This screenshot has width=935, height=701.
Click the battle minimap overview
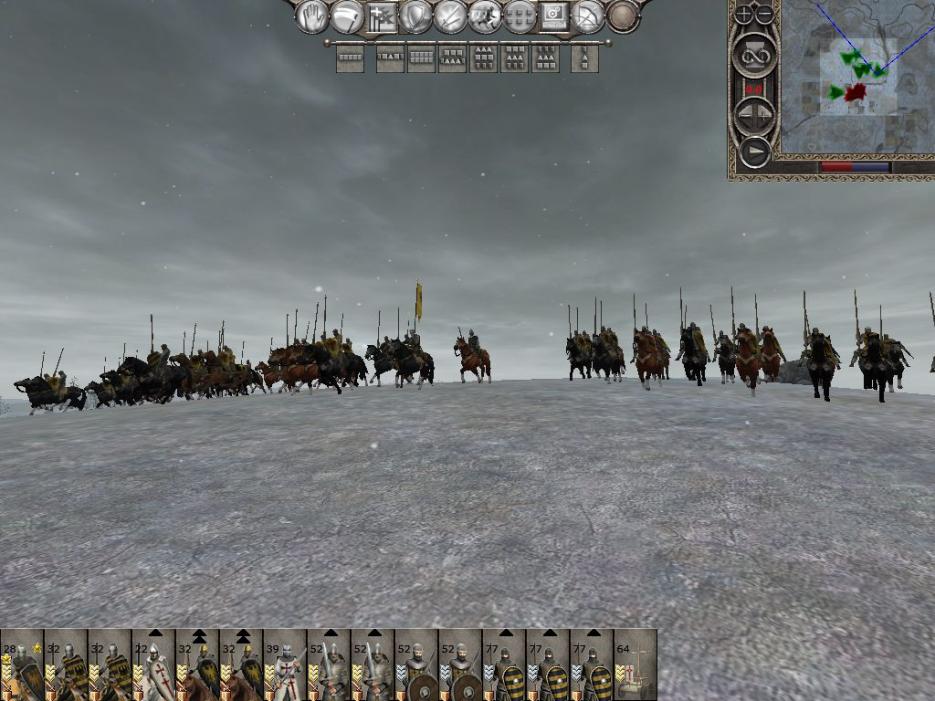[x=857, y=79]
